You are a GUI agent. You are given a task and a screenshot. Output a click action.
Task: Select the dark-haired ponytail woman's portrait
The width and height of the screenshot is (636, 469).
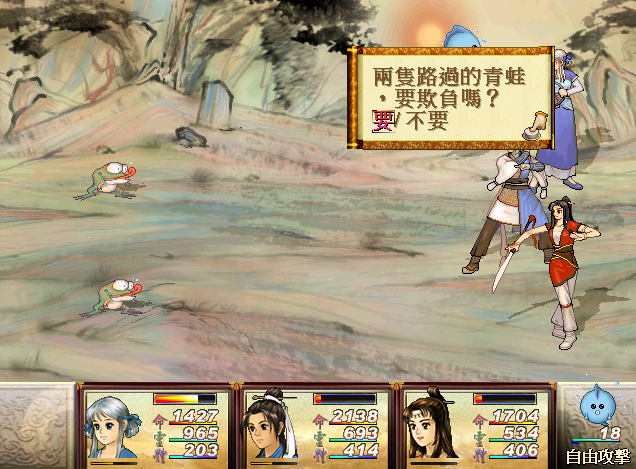[432, 426]
